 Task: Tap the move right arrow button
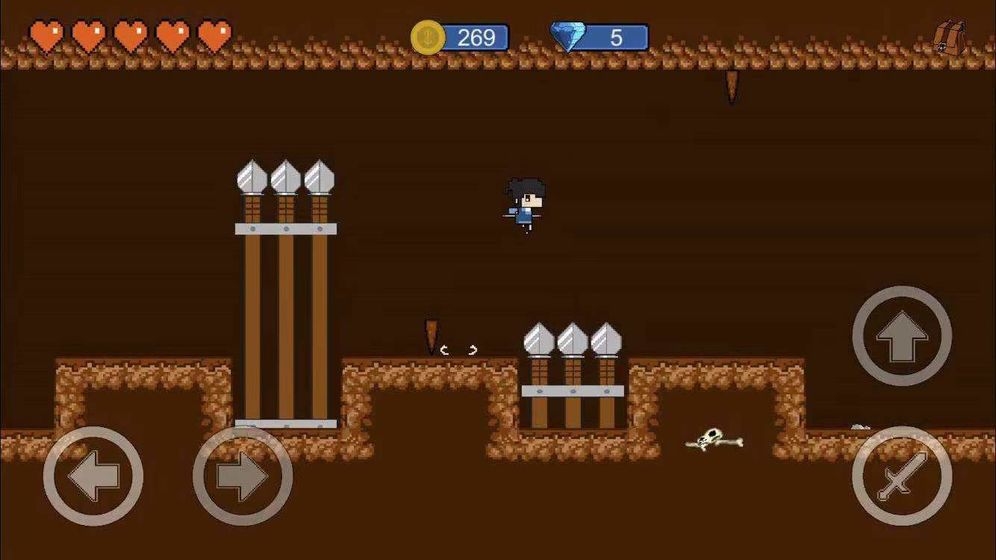pyautogui.click(x=242, y=477)
